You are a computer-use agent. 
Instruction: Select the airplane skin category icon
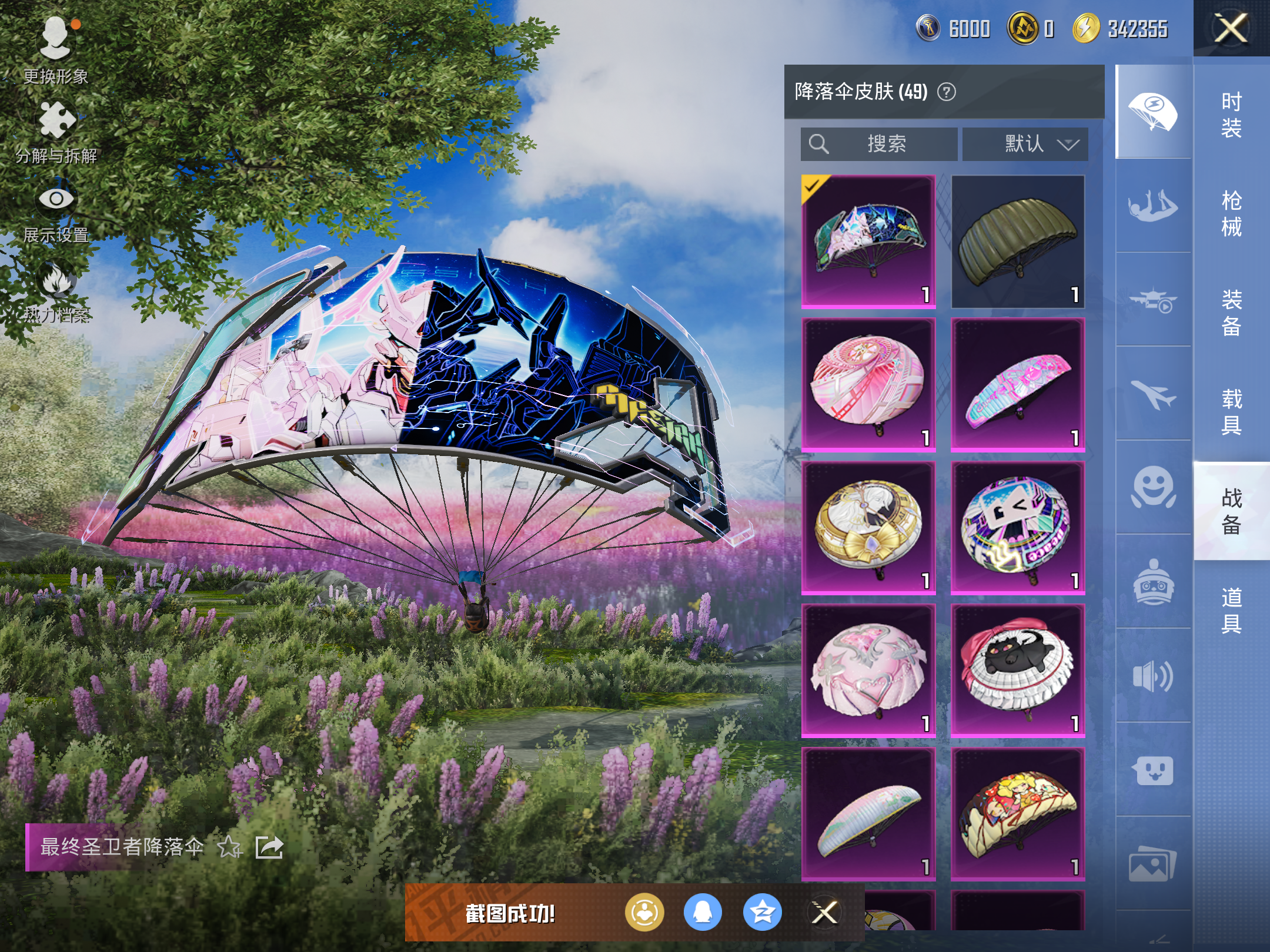[1153, 394]
